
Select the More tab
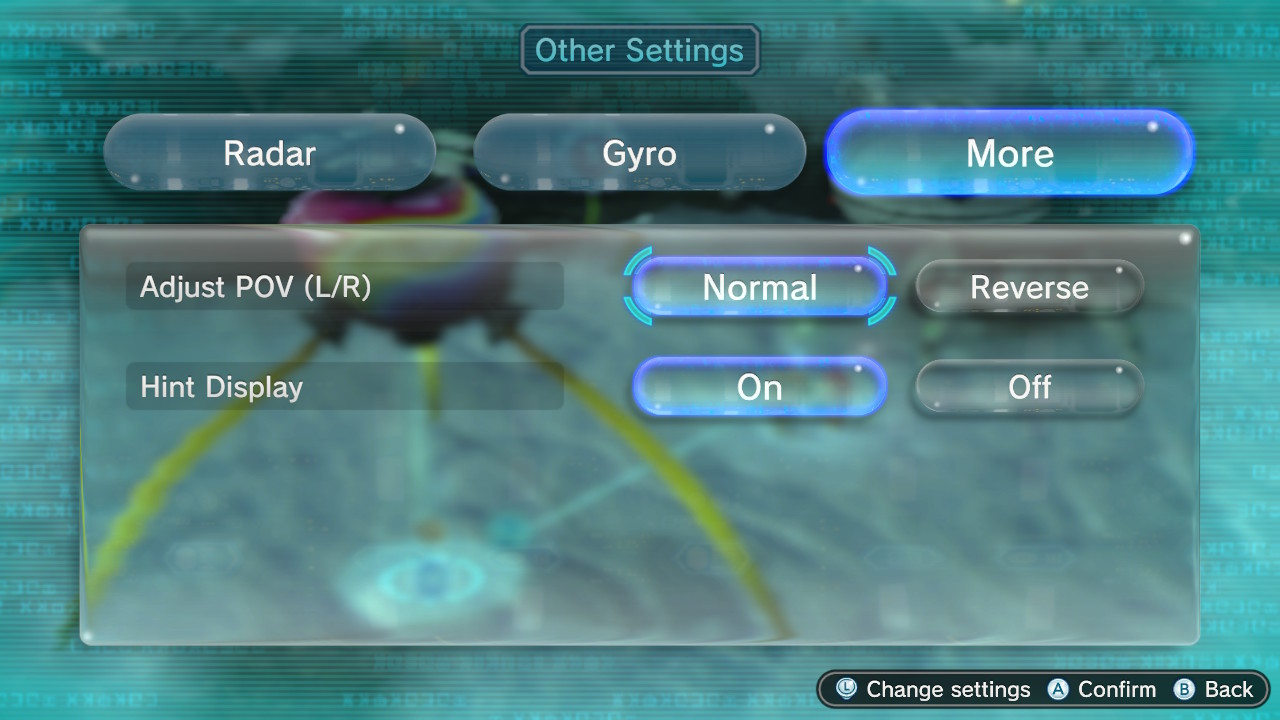1009,153
